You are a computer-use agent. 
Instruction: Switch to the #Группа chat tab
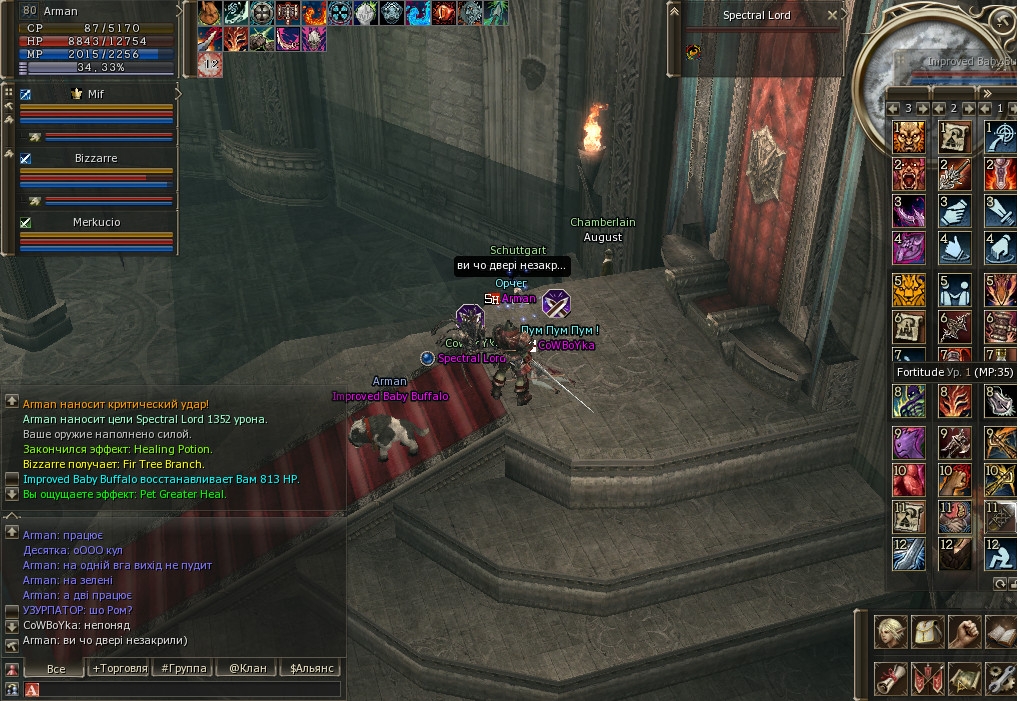[183, 668]
